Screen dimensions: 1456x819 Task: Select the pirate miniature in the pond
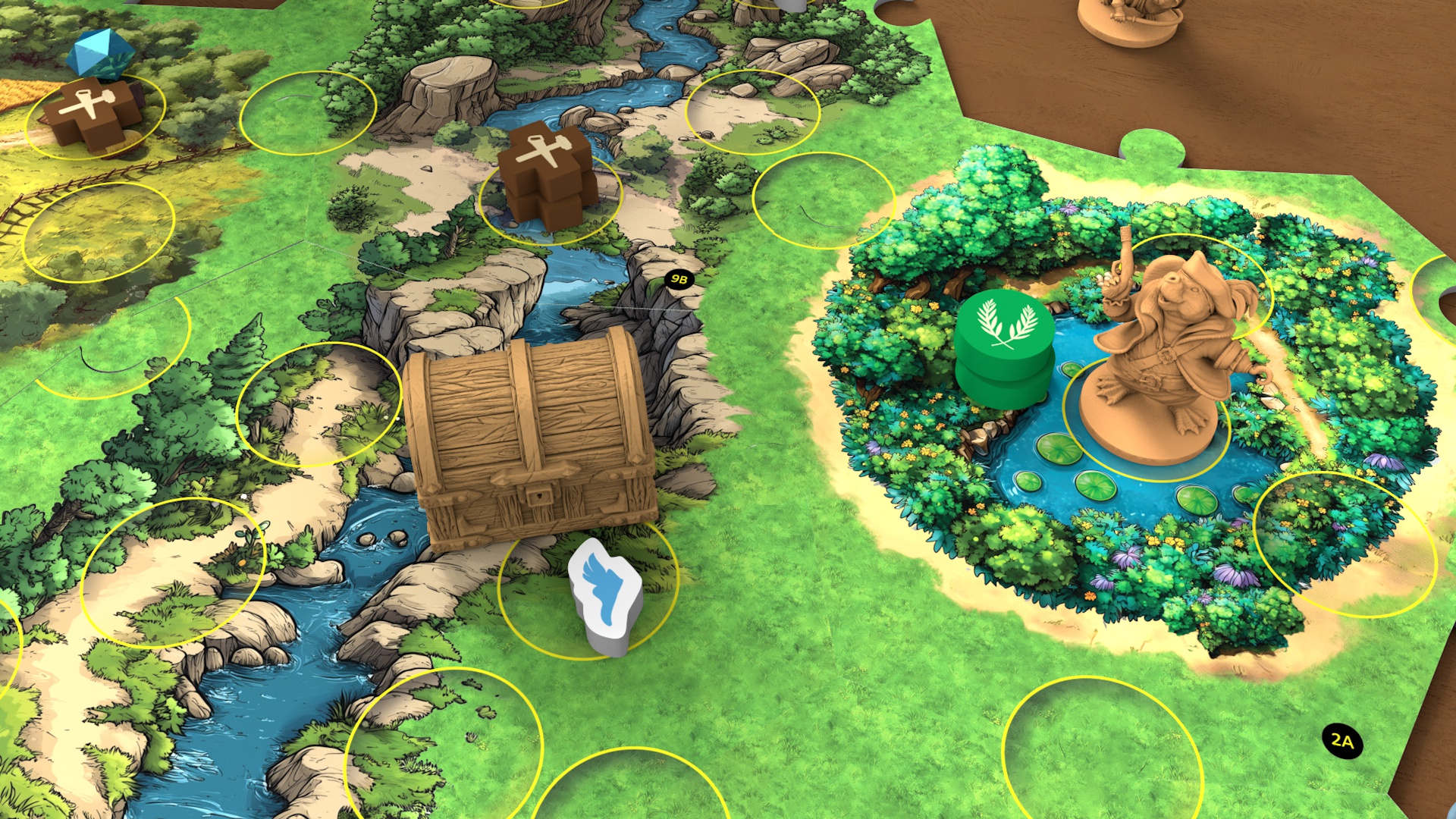pos(1162,356)
